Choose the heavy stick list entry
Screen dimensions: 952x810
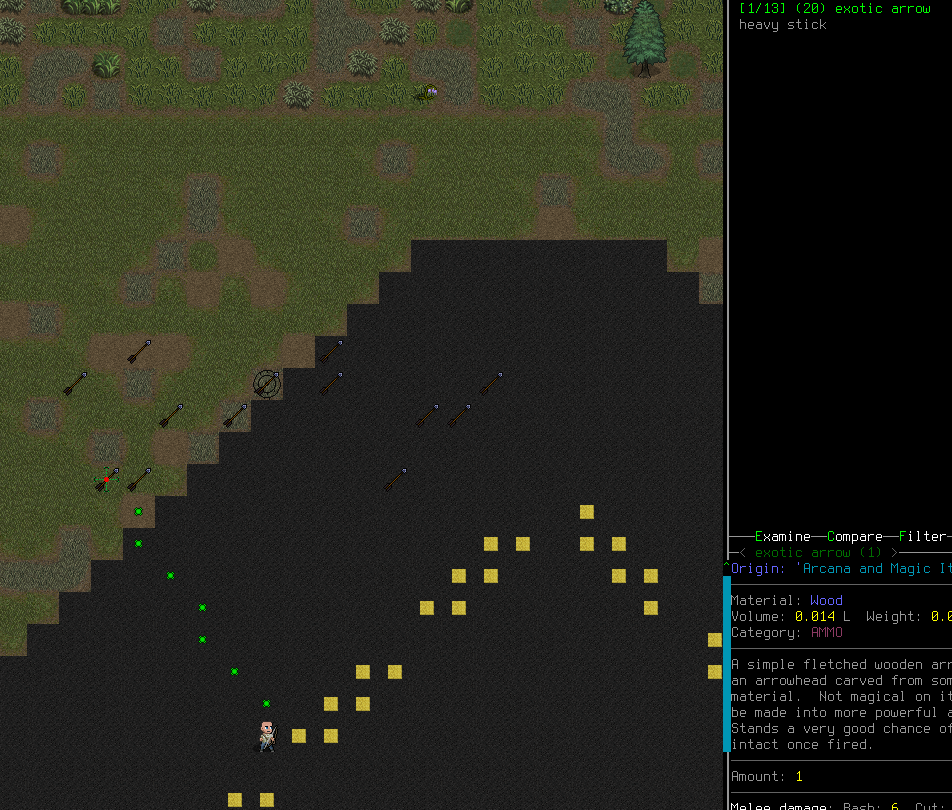click(782, 25)
